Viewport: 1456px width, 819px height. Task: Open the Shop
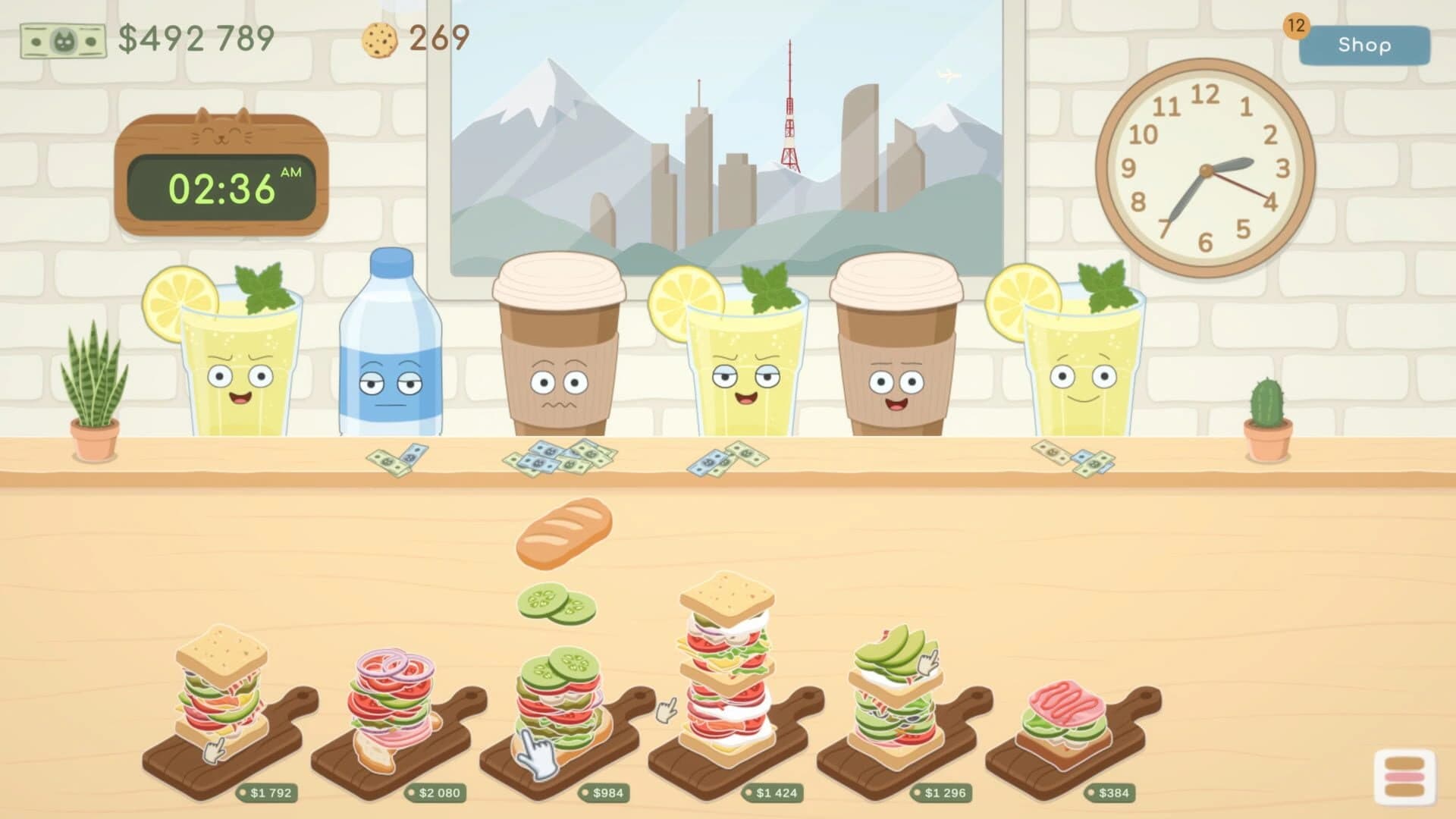click(x=1364, y=45)
